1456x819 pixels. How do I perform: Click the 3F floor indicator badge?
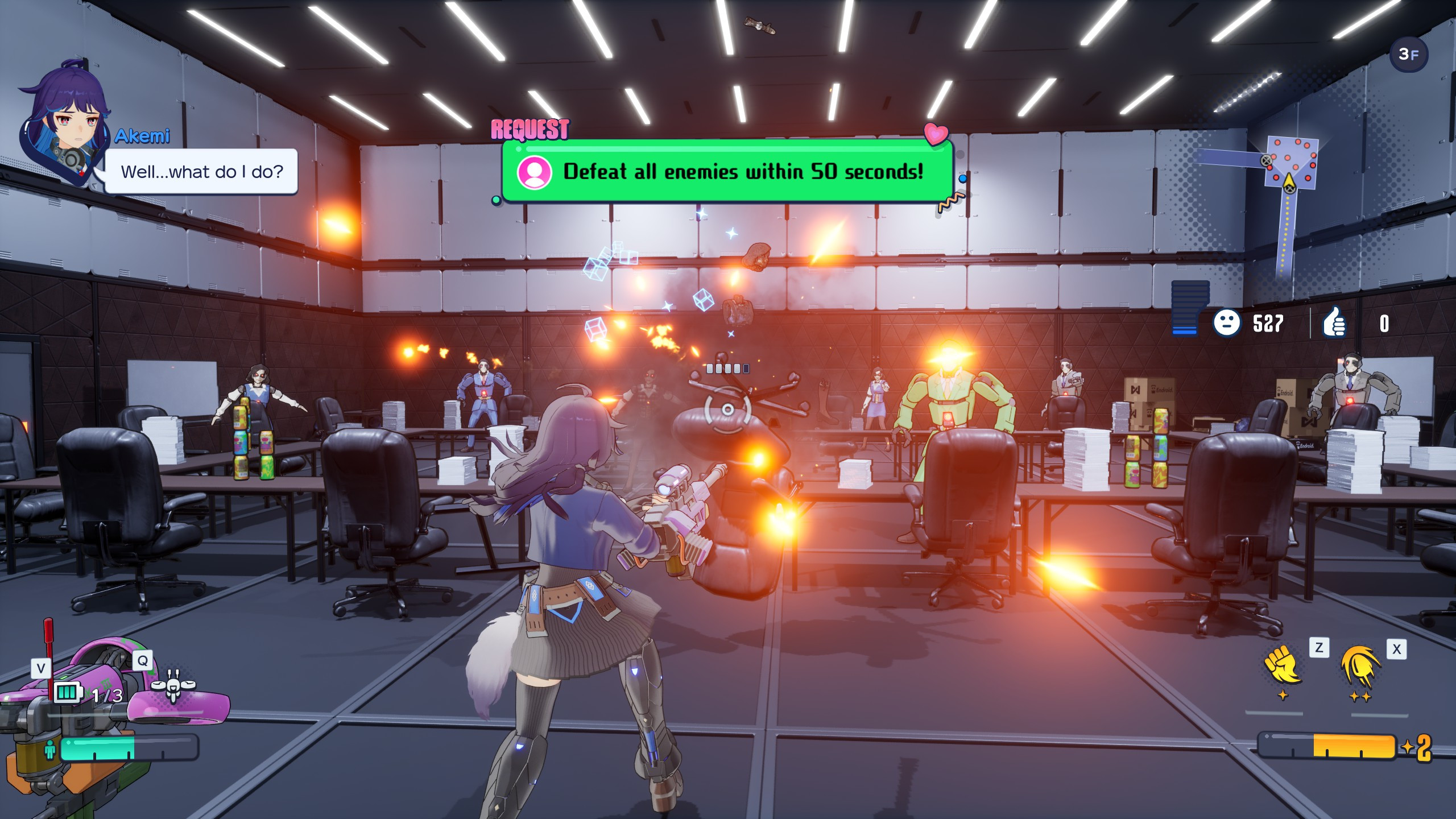(x=1408, y=55)
